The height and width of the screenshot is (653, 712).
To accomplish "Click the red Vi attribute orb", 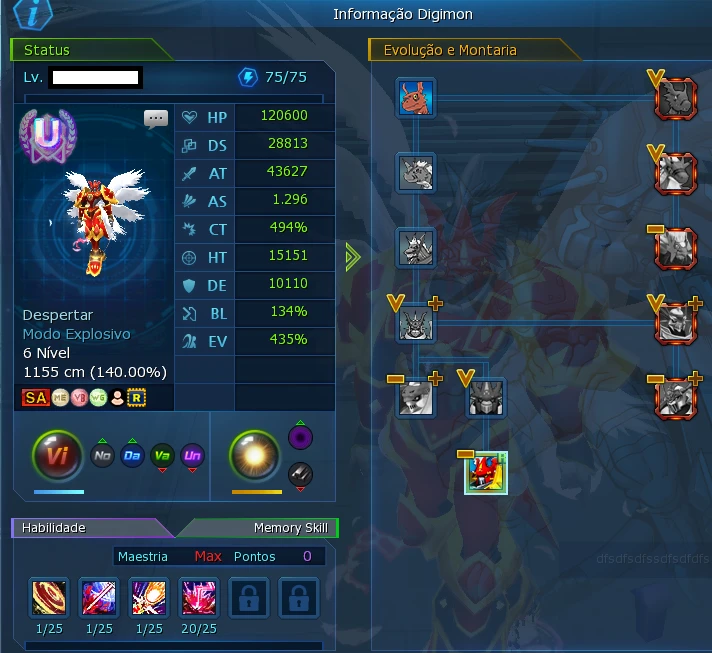I will (x=59, y=456).
